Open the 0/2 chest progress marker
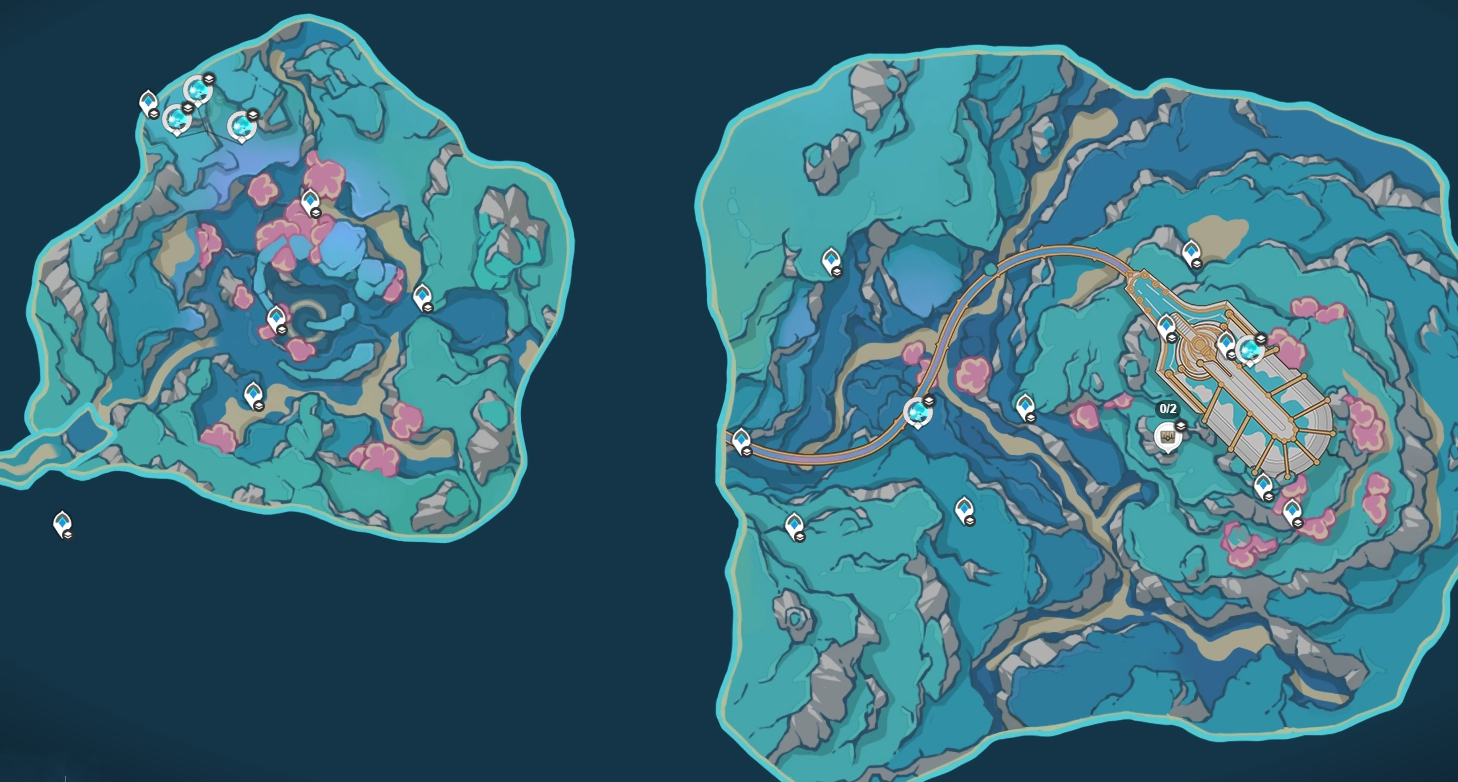The image size is (1458, 782). coord(1167,437)
